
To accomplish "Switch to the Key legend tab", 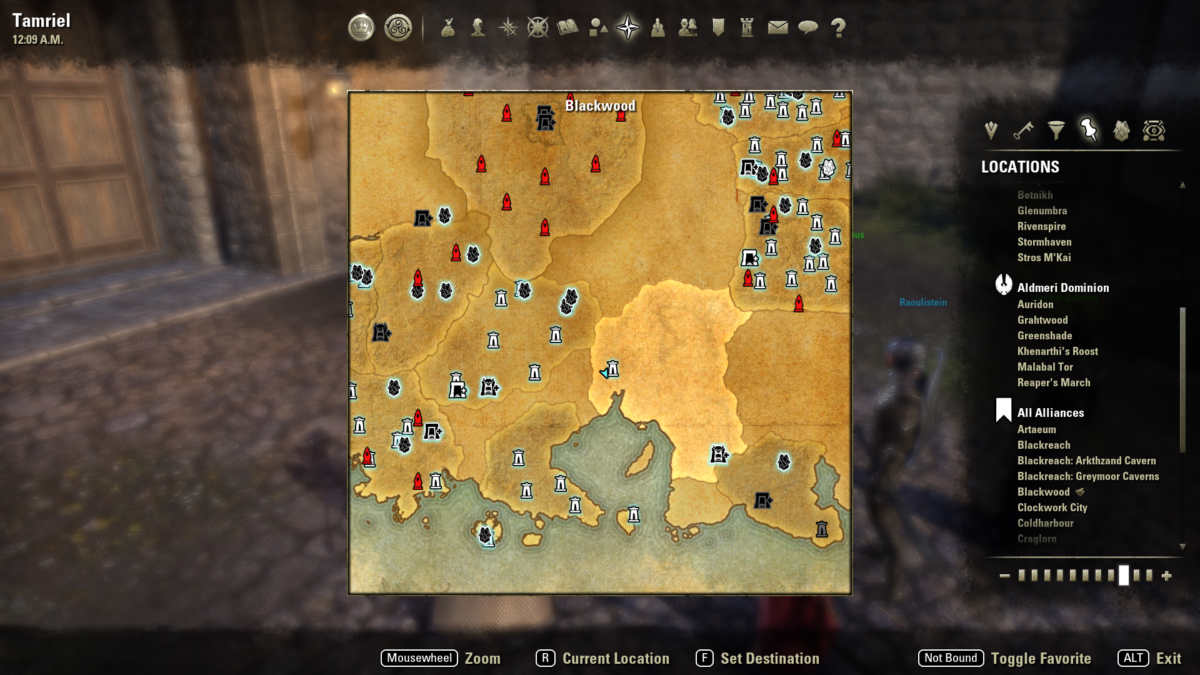I will pos(1023,129).
